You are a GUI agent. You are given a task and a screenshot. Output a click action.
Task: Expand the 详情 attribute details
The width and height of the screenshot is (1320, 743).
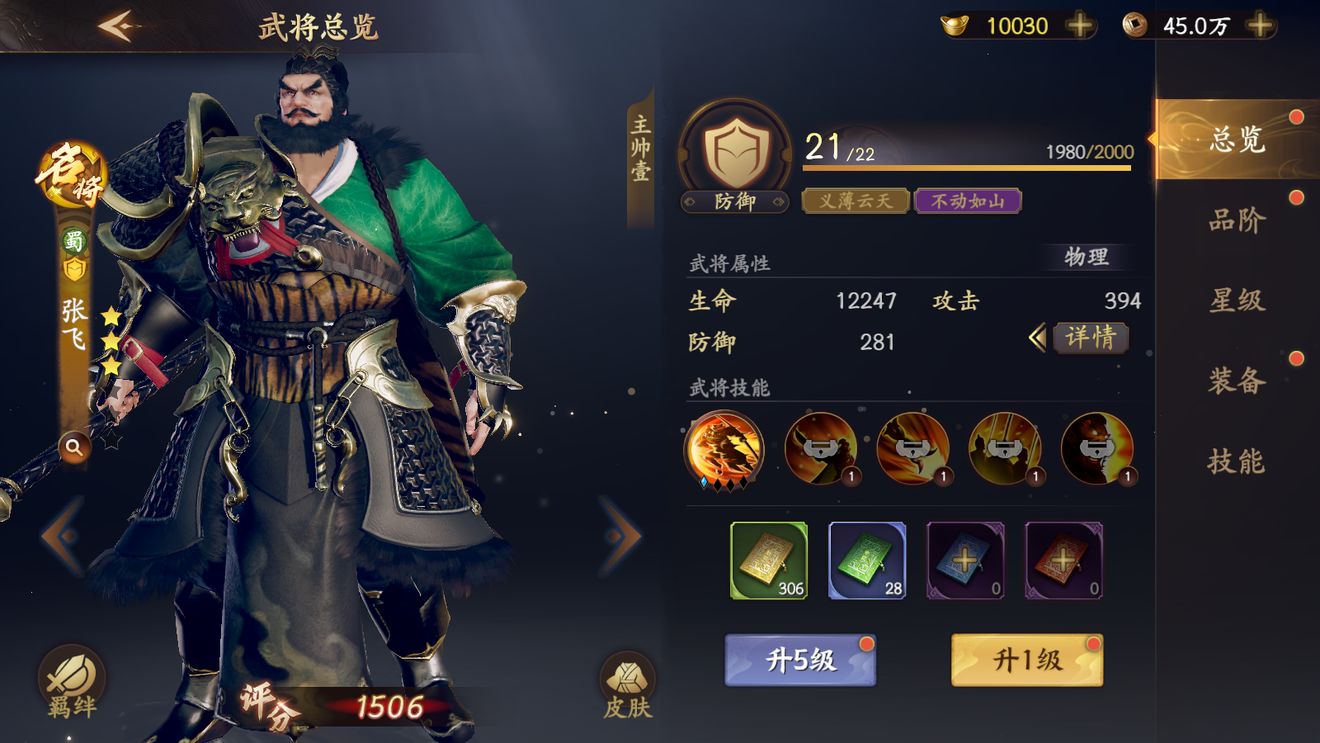(1090, 339)
